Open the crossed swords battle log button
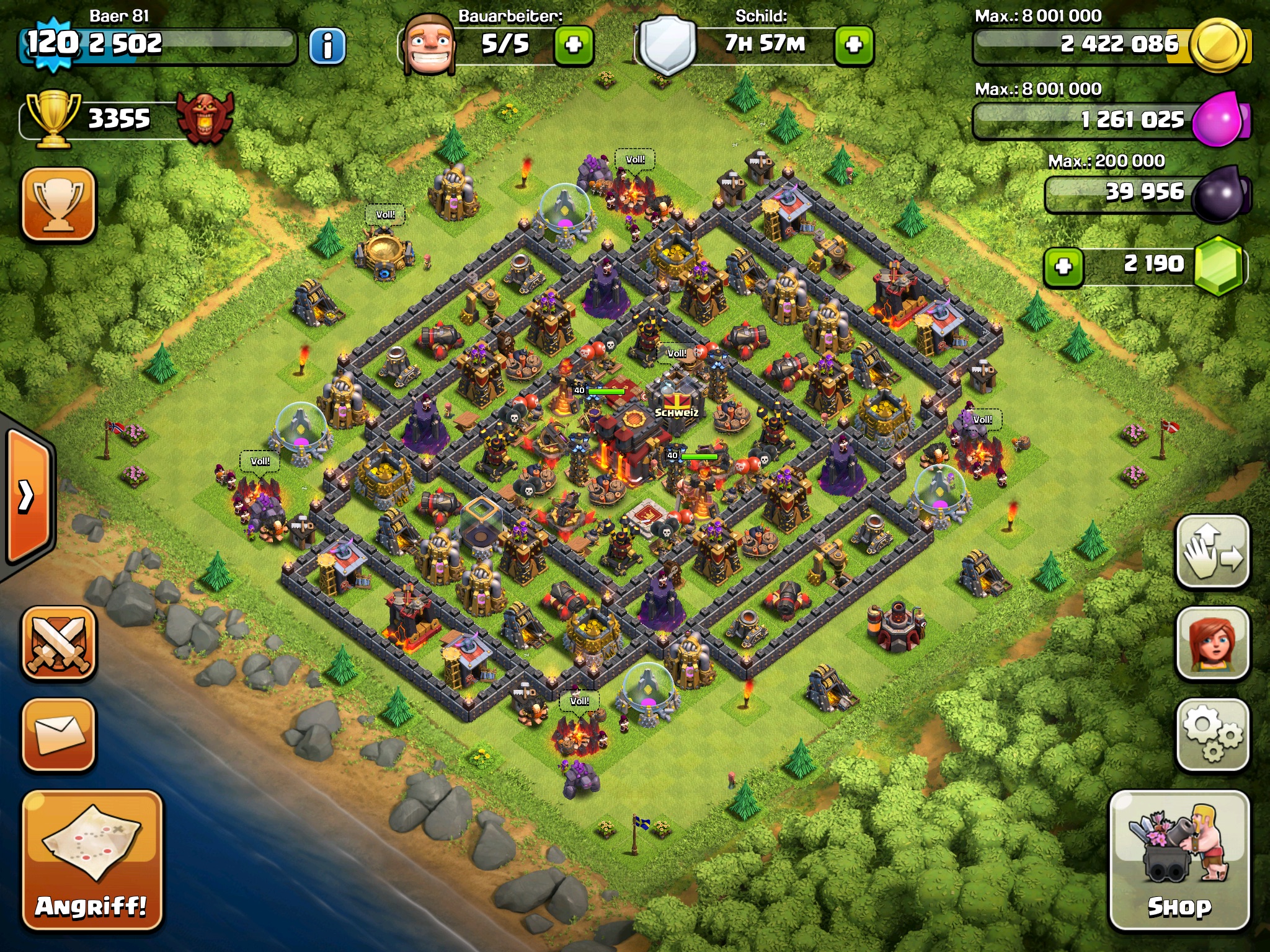 tap(59, 643)
